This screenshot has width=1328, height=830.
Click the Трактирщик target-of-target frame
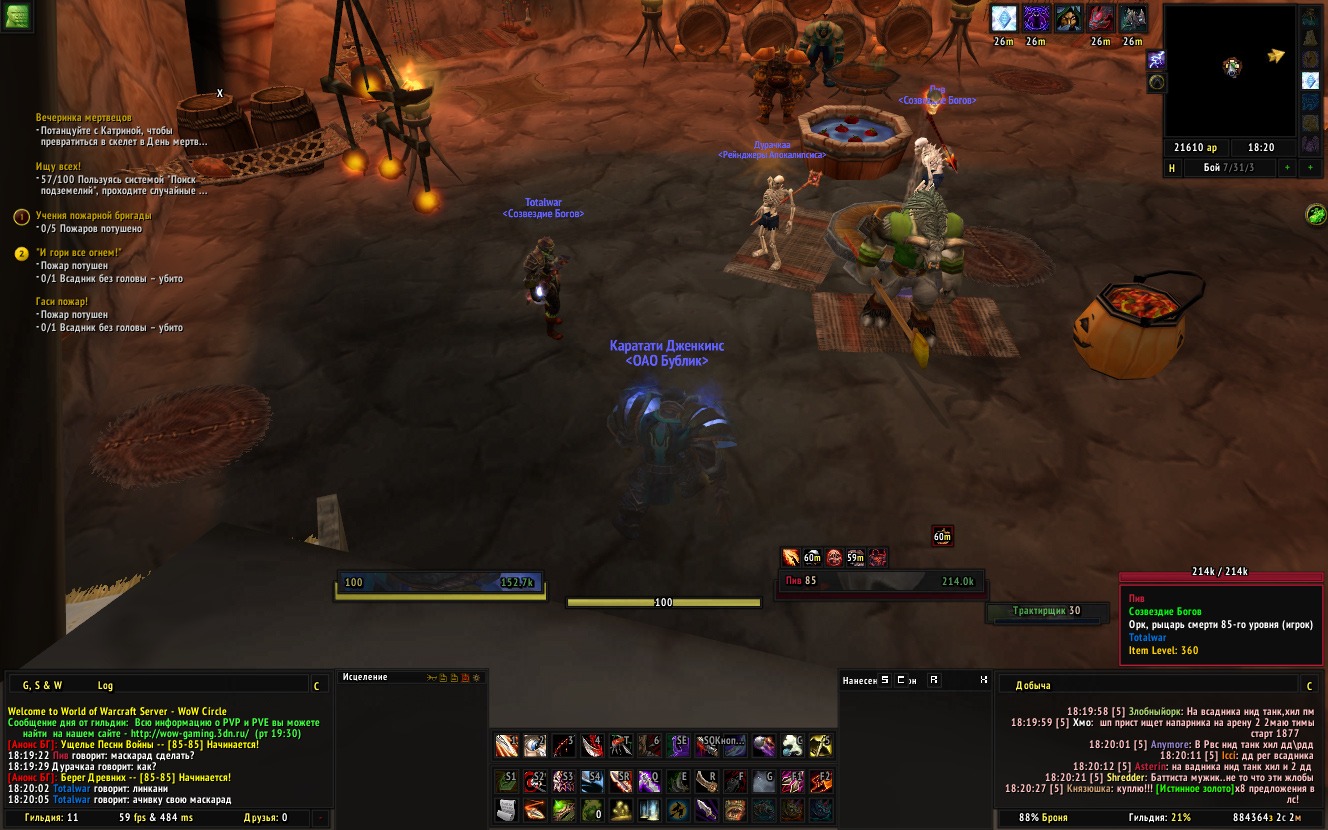1046,611
